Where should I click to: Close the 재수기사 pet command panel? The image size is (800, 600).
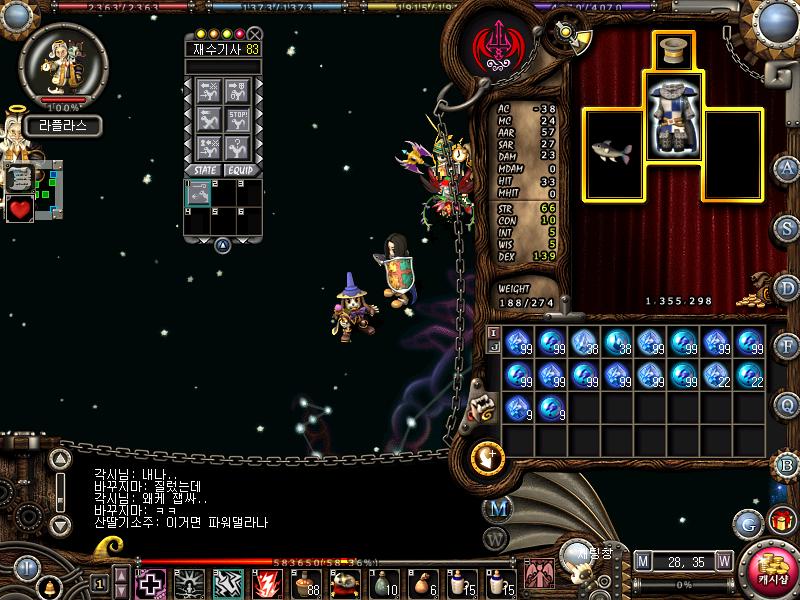pyautogui.click(x=255, y=33)
